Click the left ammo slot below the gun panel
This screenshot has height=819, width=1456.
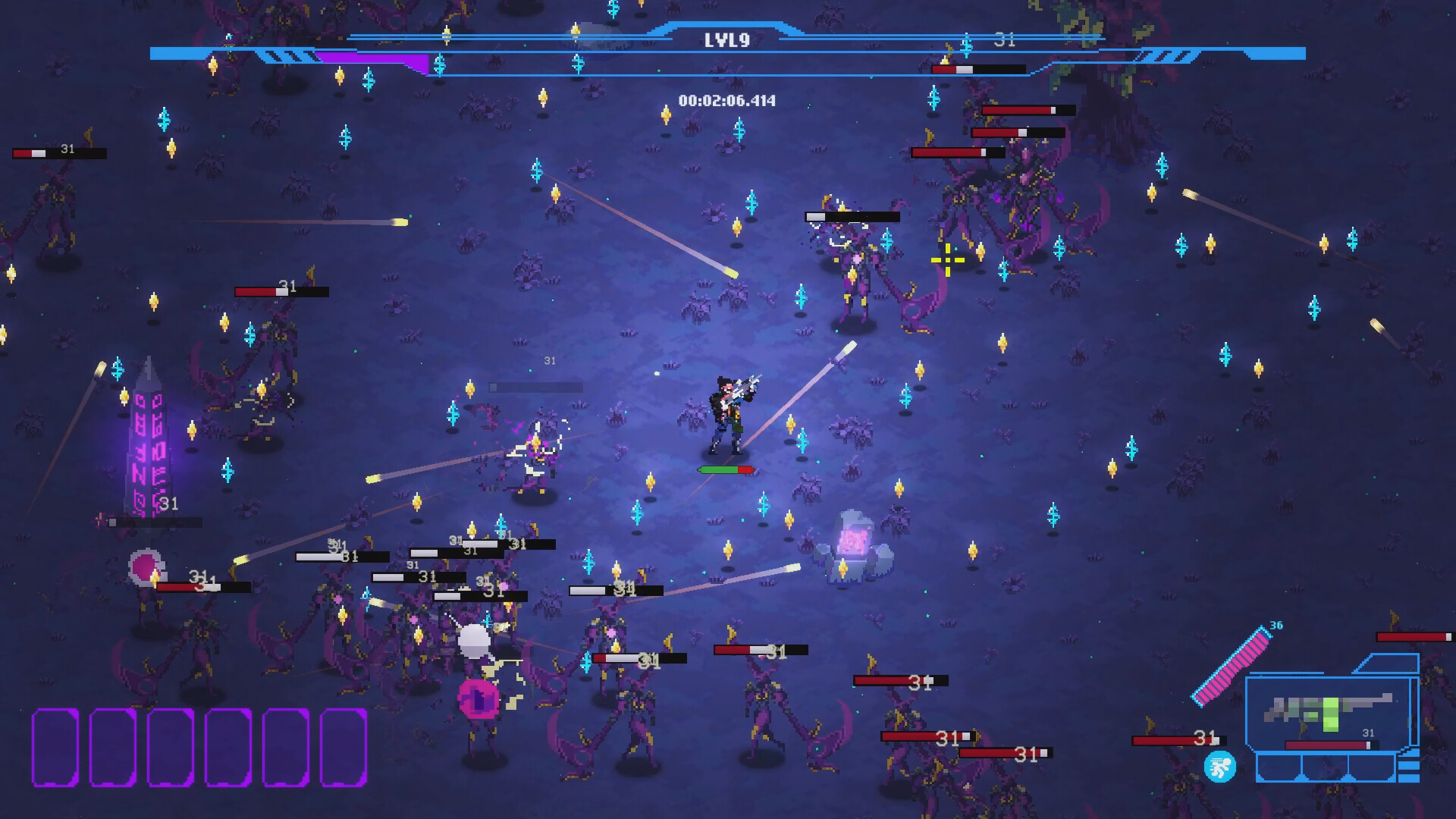click(x=1280, y=768)
